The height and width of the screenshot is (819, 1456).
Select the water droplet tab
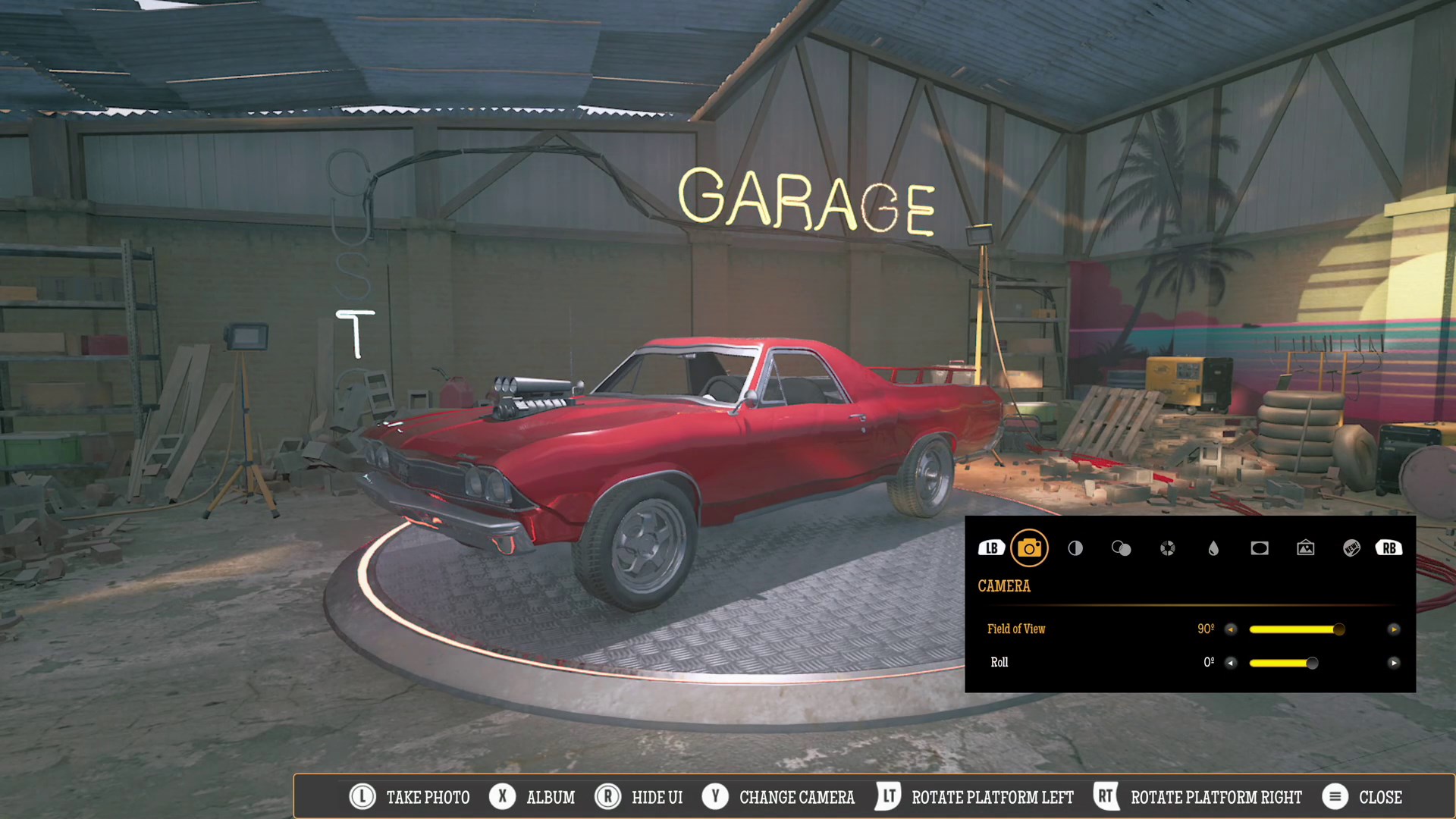click(x=1213, y=548)
